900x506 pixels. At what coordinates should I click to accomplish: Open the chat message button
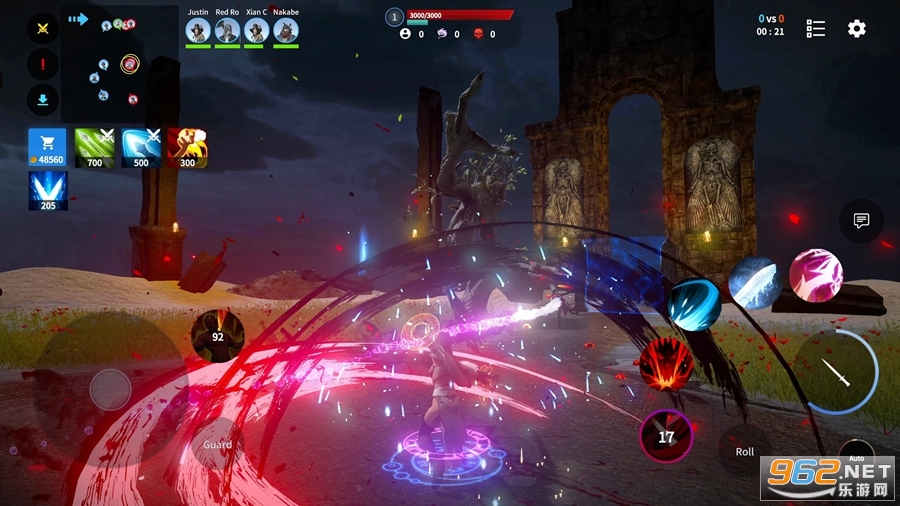(x=860, y=222)
